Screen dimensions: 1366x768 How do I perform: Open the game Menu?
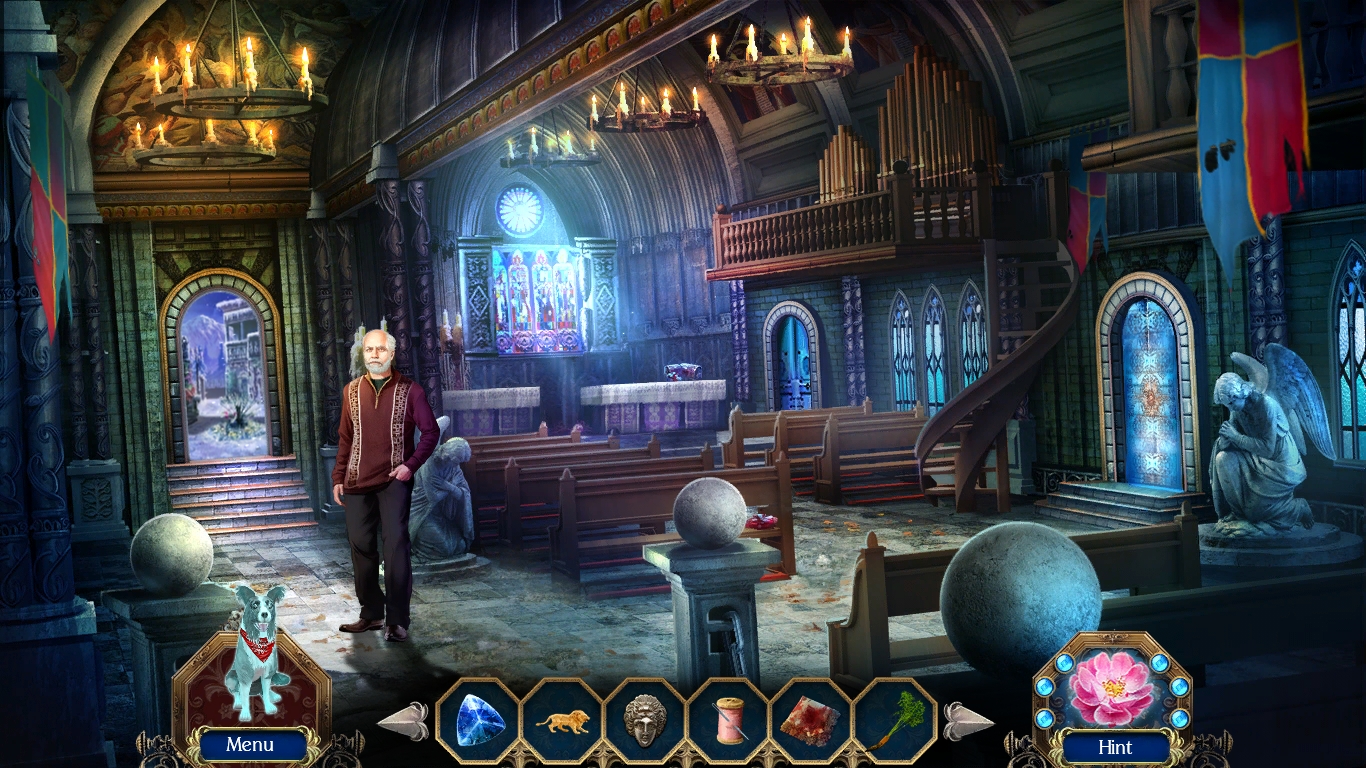250,746
